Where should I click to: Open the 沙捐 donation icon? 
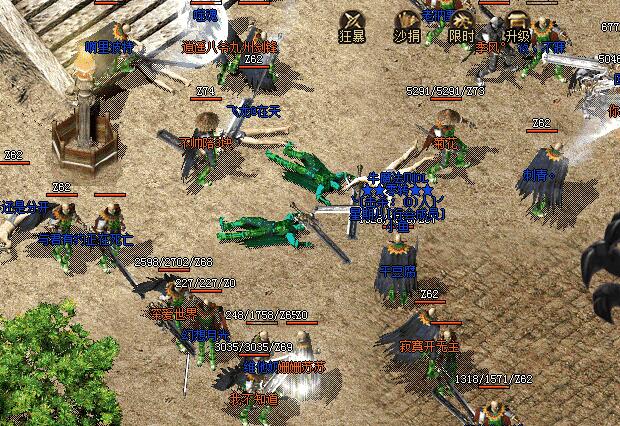click(407, 22)
